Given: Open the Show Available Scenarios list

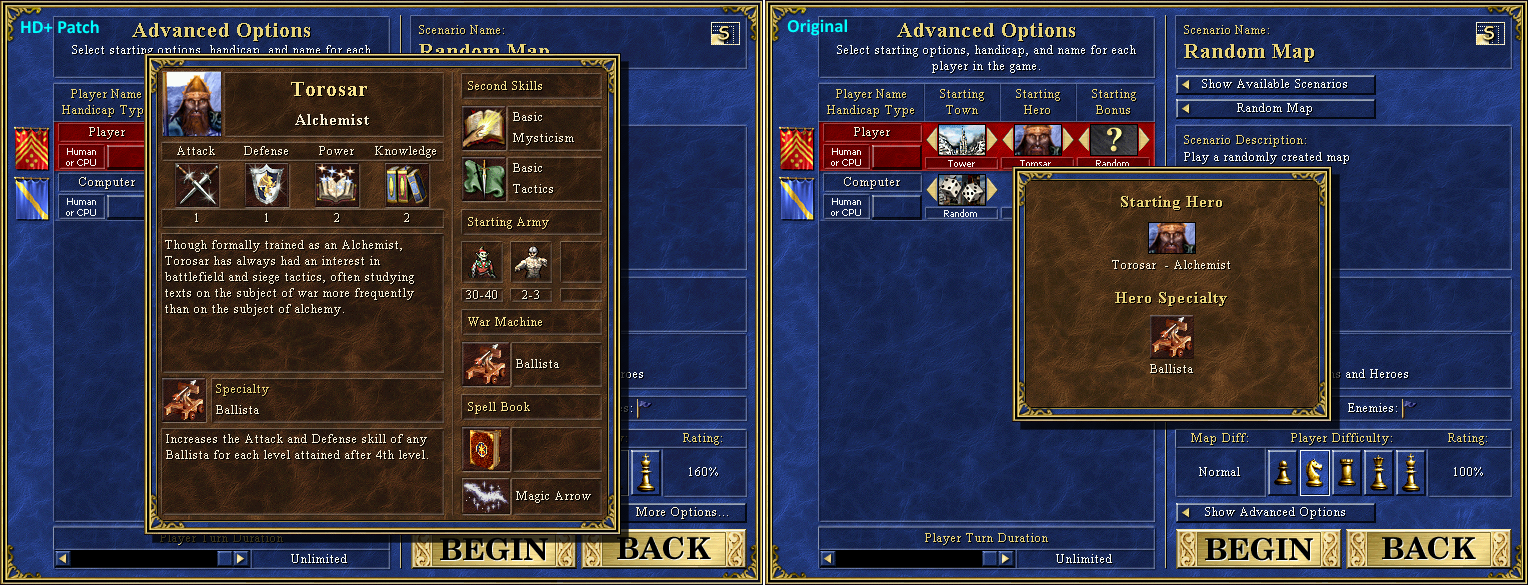Looking at the screenshot, I should click(x=1275, y=84).
